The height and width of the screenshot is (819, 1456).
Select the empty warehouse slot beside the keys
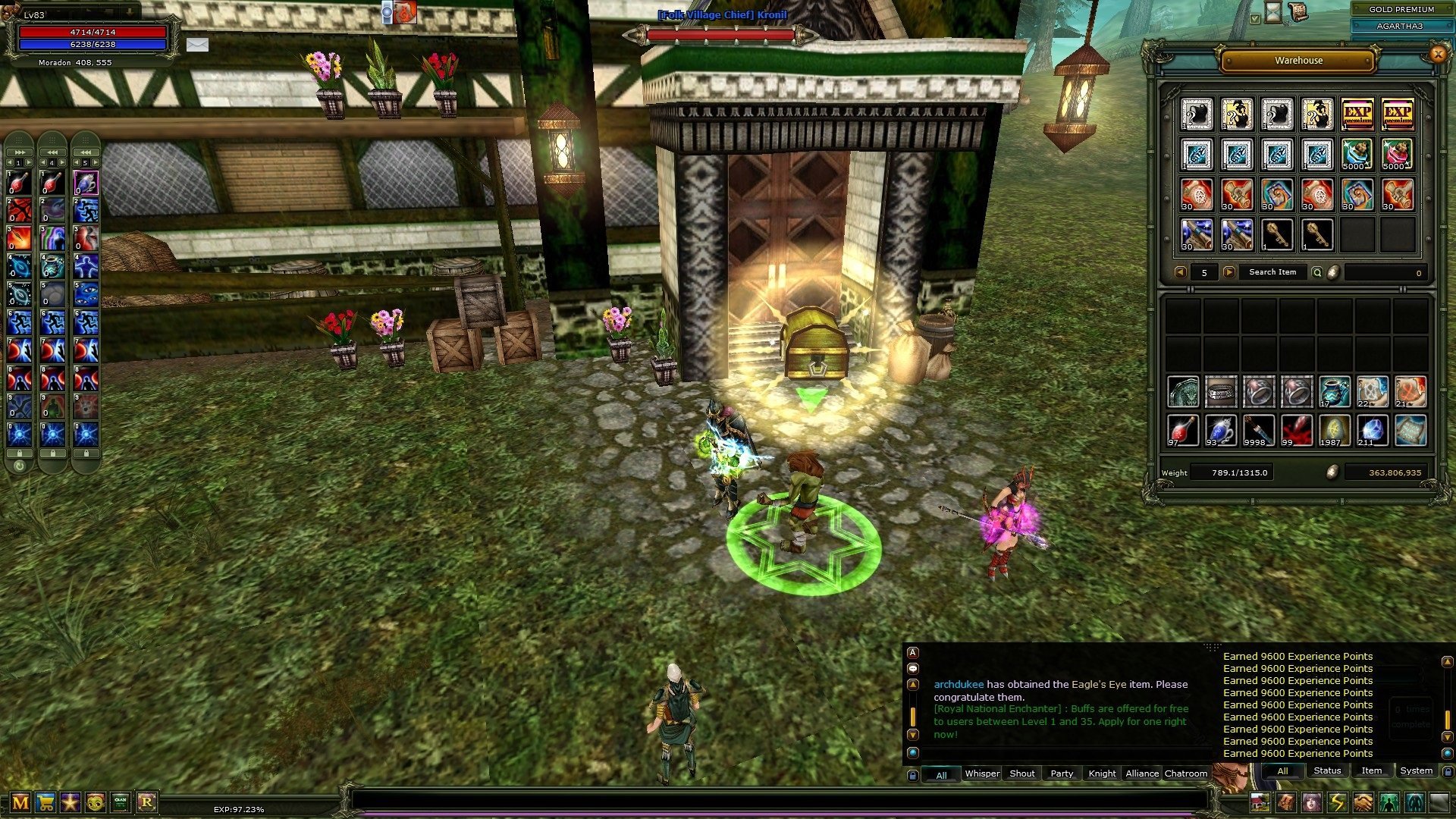point(1357,235)
